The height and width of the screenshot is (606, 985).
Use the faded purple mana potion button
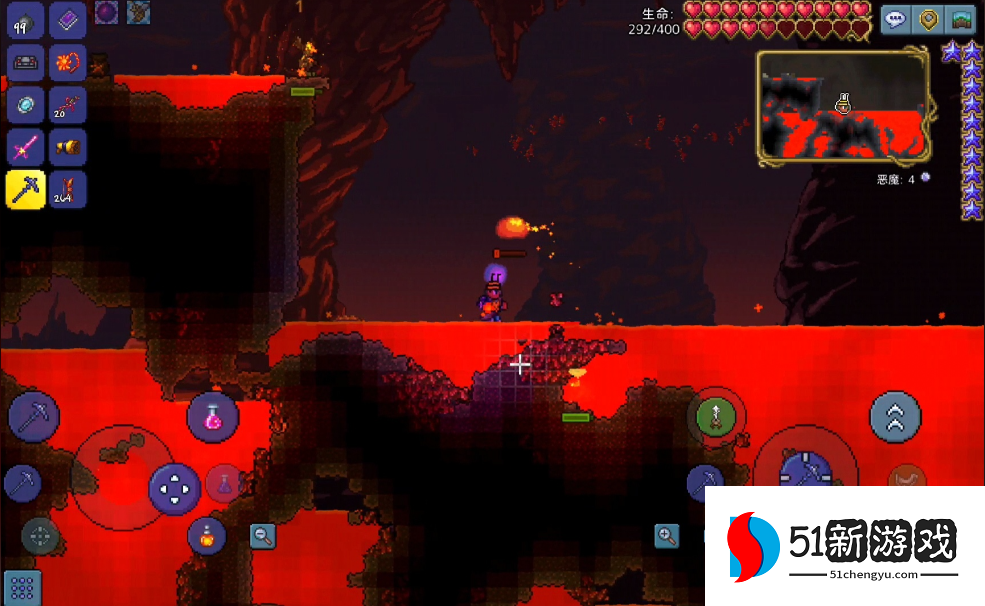[225, 484]
